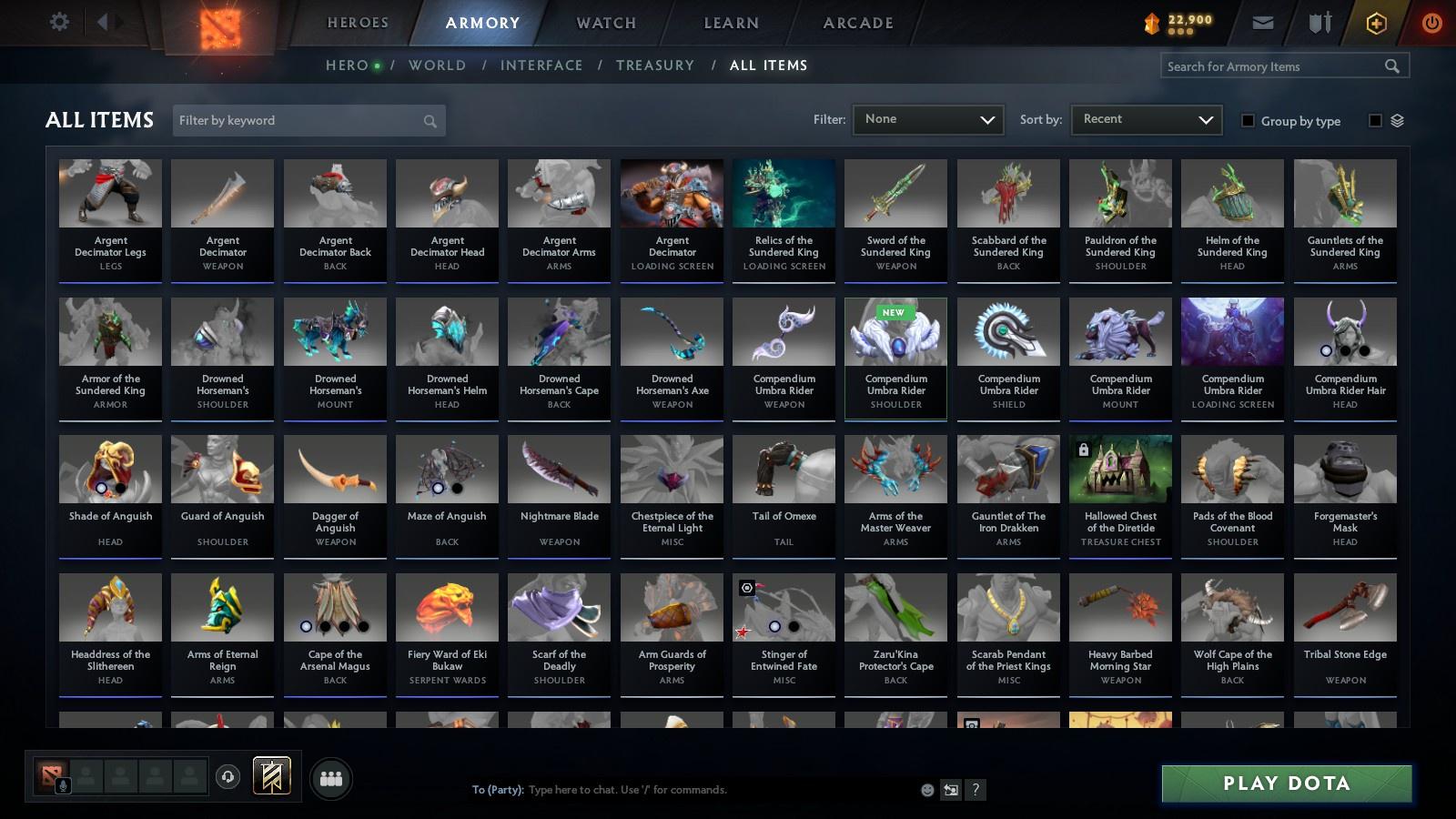
Task: Select the HEROES menu item
Action: [358, 22]
